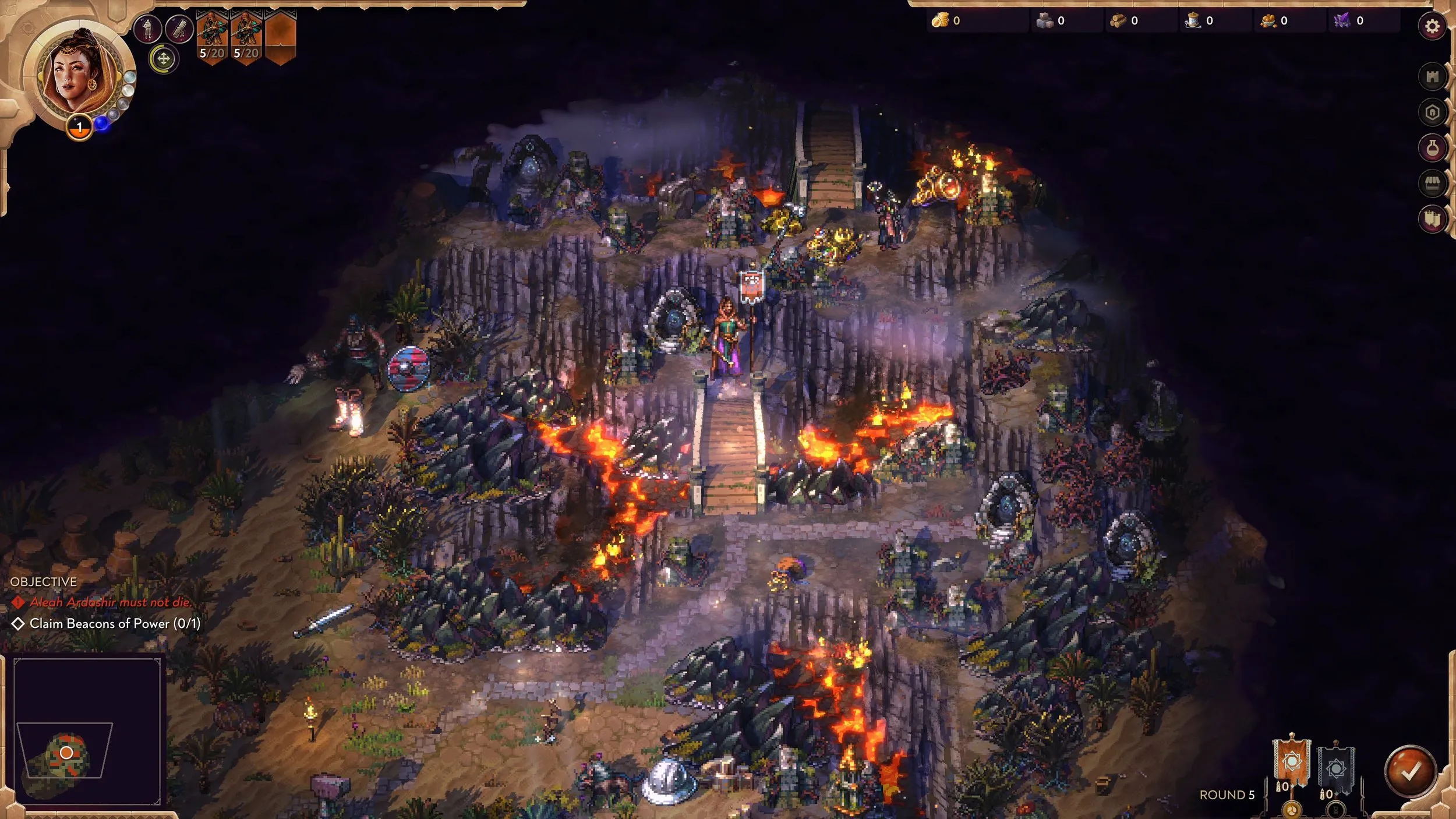
Task: Click the movement points indicator icon
Action: (164, 60)
